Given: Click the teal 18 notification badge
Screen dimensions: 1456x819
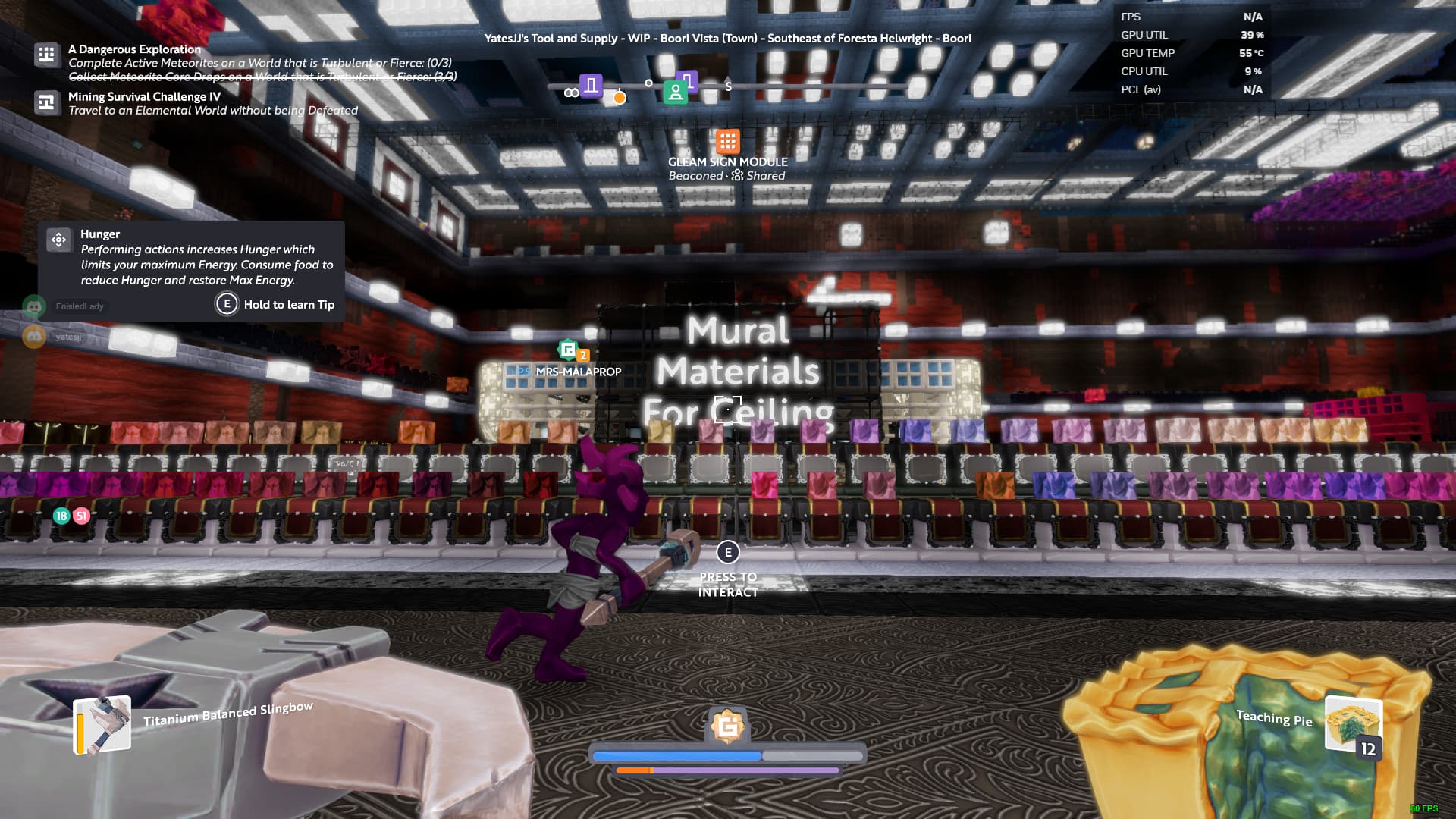Looking at the screenshot, I should pos(61,516).
